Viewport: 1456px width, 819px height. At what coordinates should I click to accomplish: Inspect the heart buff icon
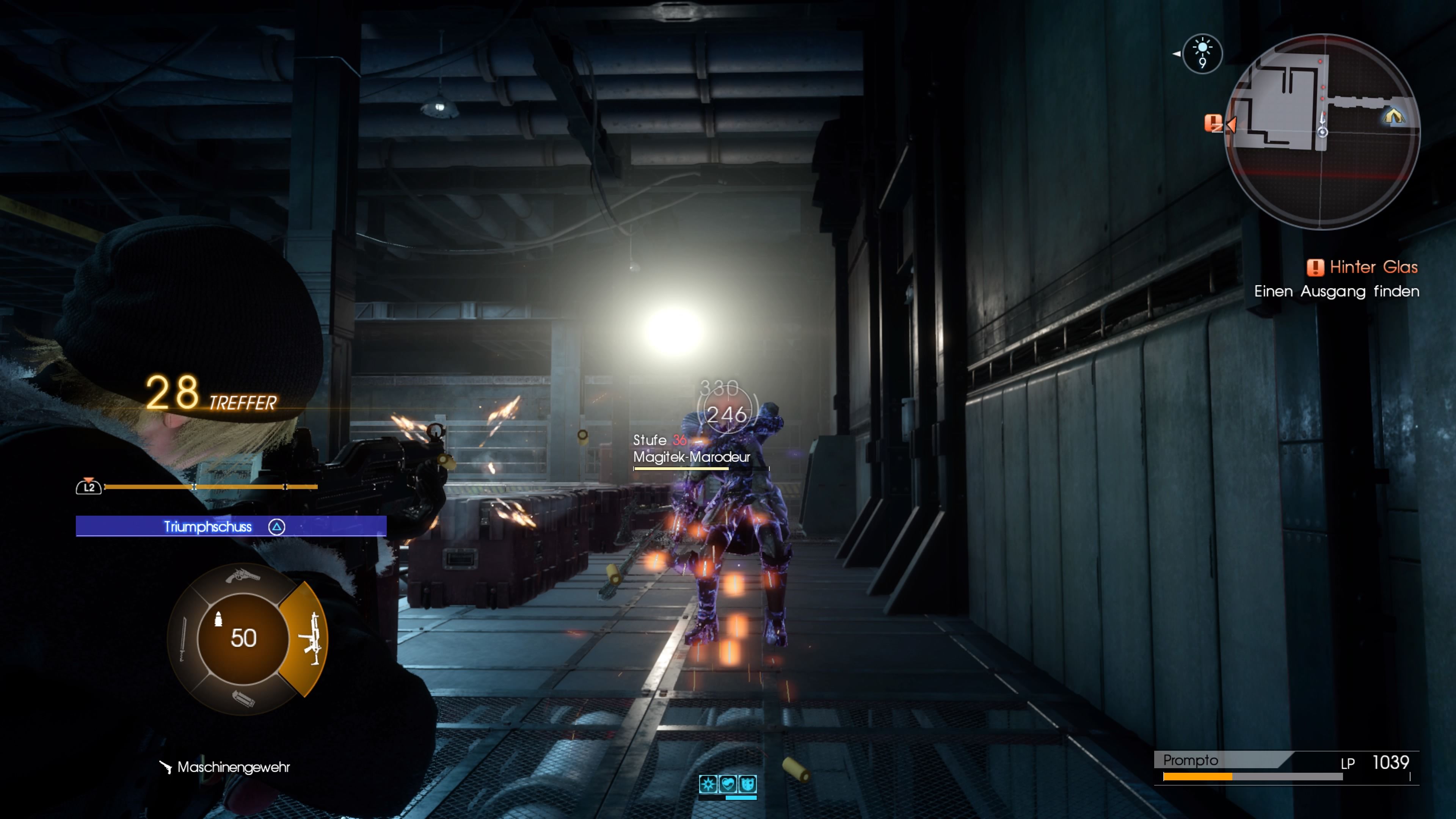point(728,783)
